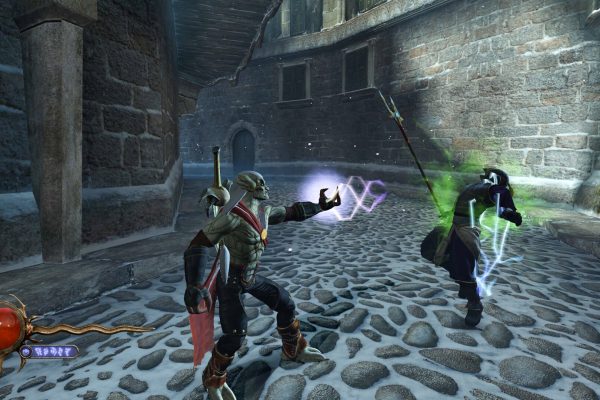Click the purple rune plaque beneath the red orb
This screenshot has width=600, height=400.
pyautogui.click(x=51, y=351)
